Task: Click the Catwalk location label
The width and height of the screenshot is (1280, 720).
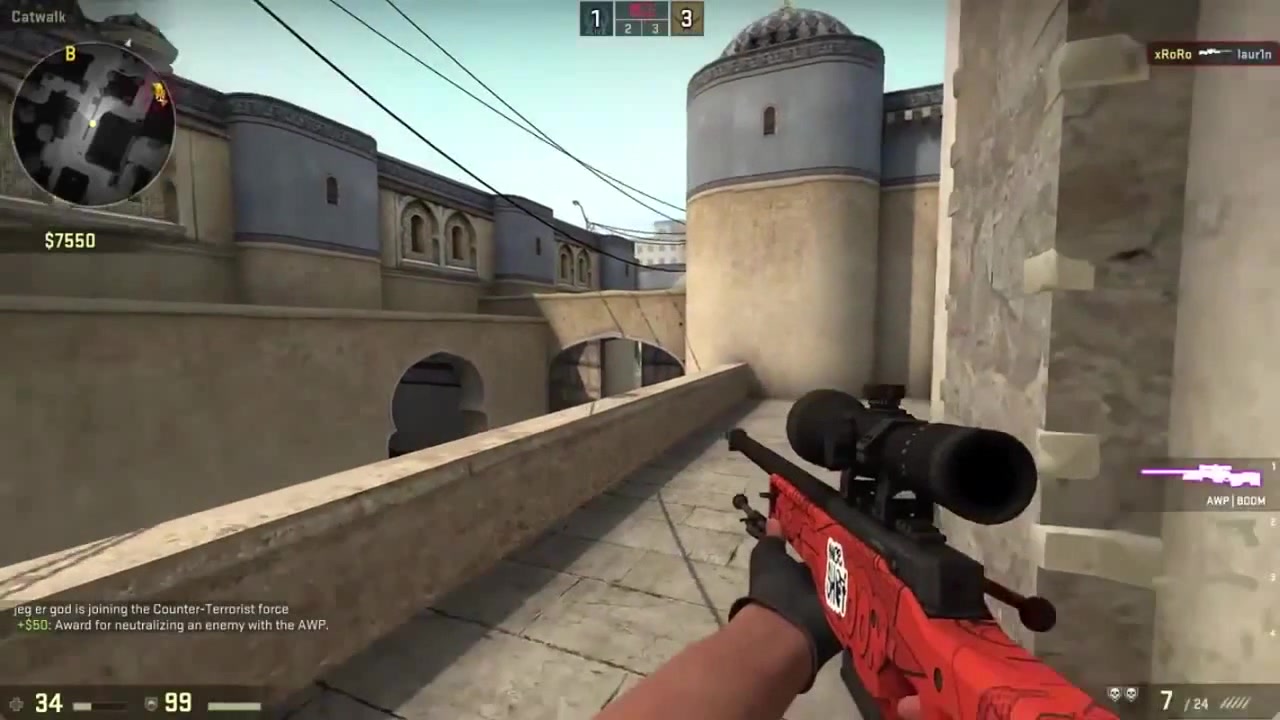Action: click(x=38, y=16)
